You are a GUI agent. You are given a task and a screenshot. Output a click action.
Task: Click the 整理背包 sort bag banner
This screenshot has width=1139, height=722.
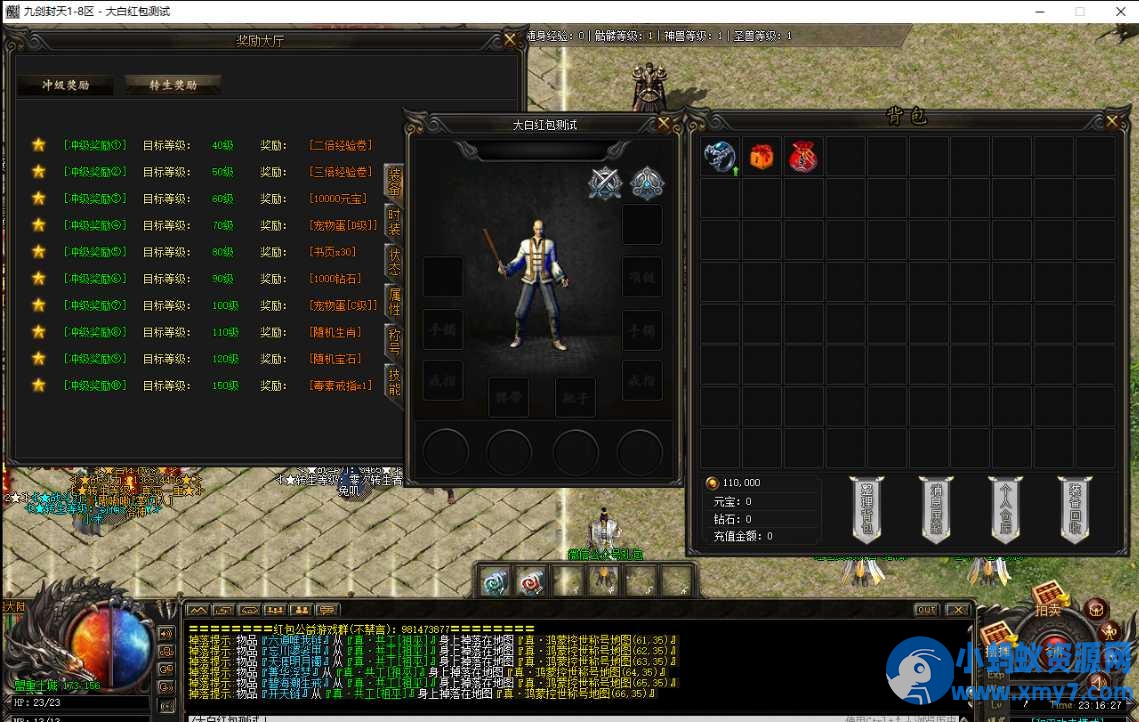point(867,508)
